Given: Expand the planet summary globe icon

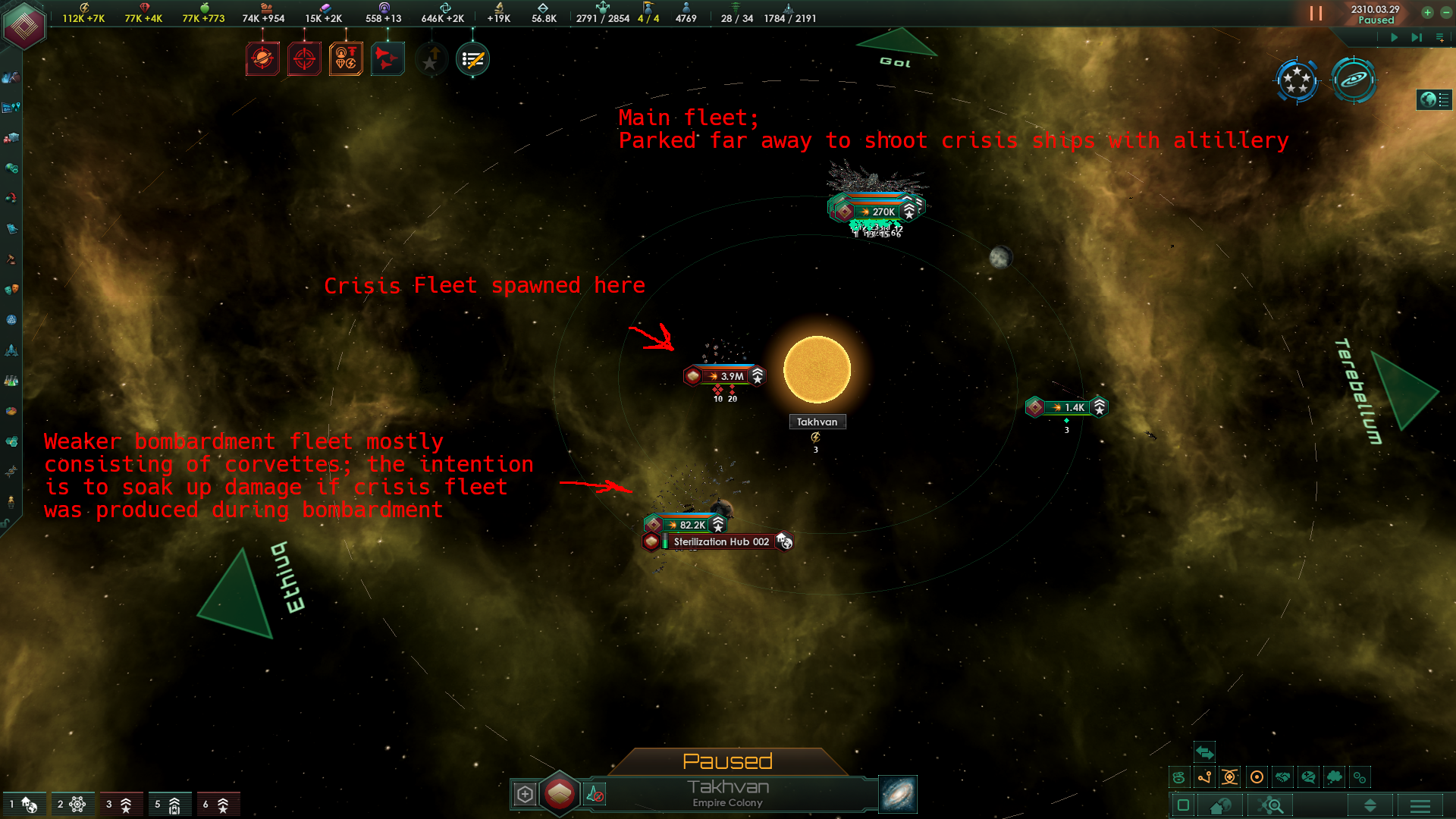Looking at the screenshot, I should [x=1435, y=99].
